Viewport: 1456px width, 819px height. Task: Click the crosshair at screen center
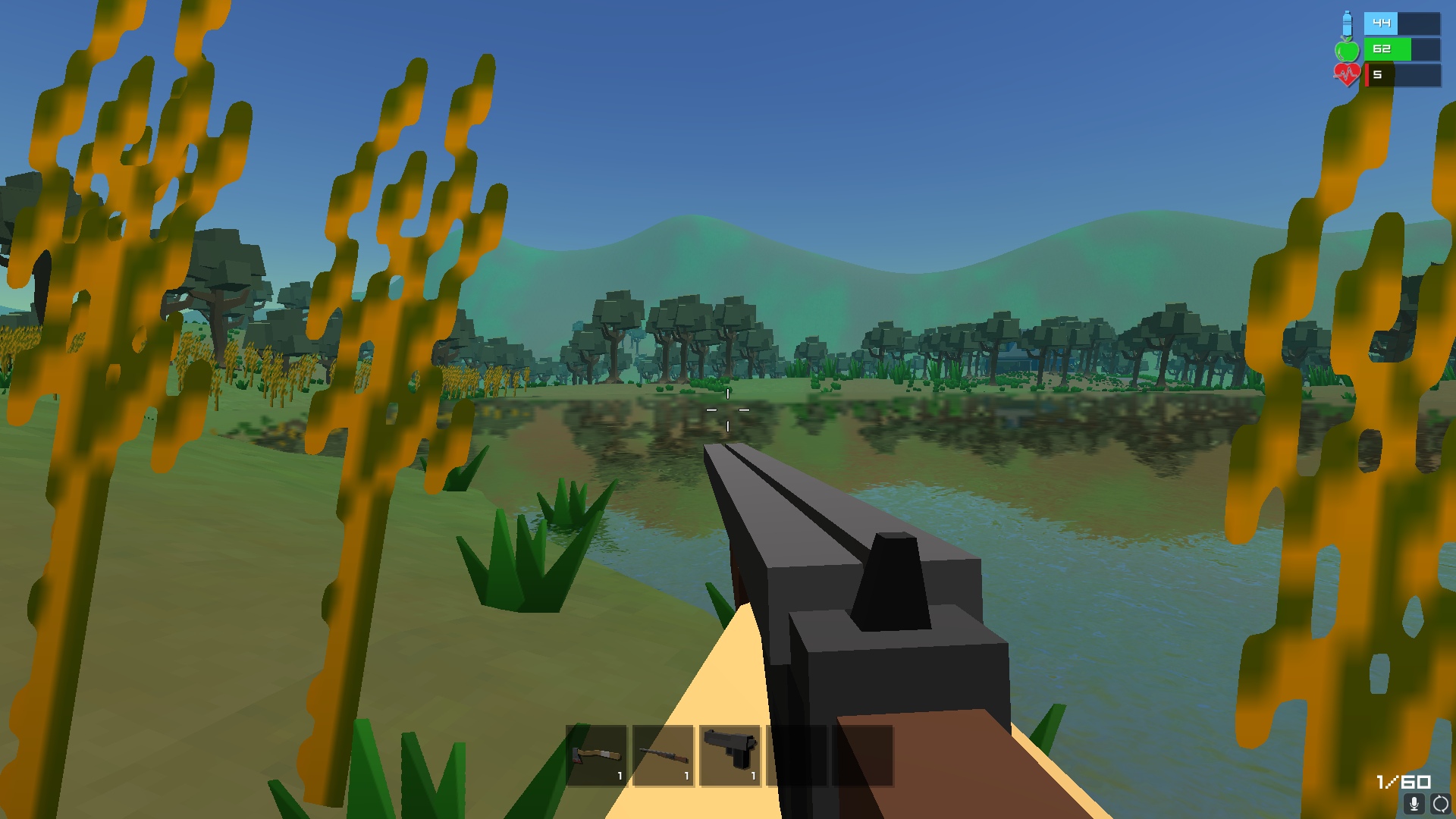pyautogui.click(x=728, y=409)
